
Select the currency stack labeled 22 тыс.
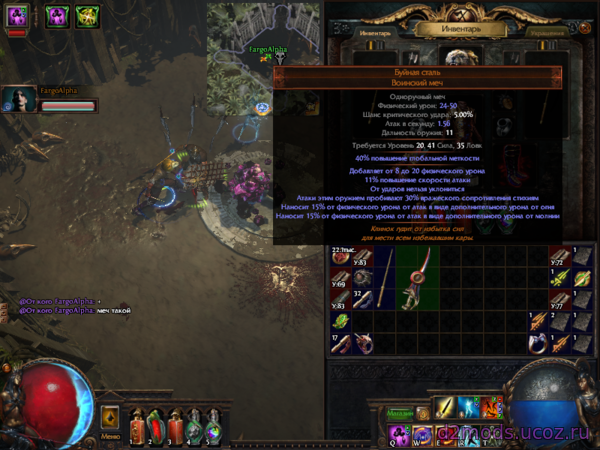[341, 255]
